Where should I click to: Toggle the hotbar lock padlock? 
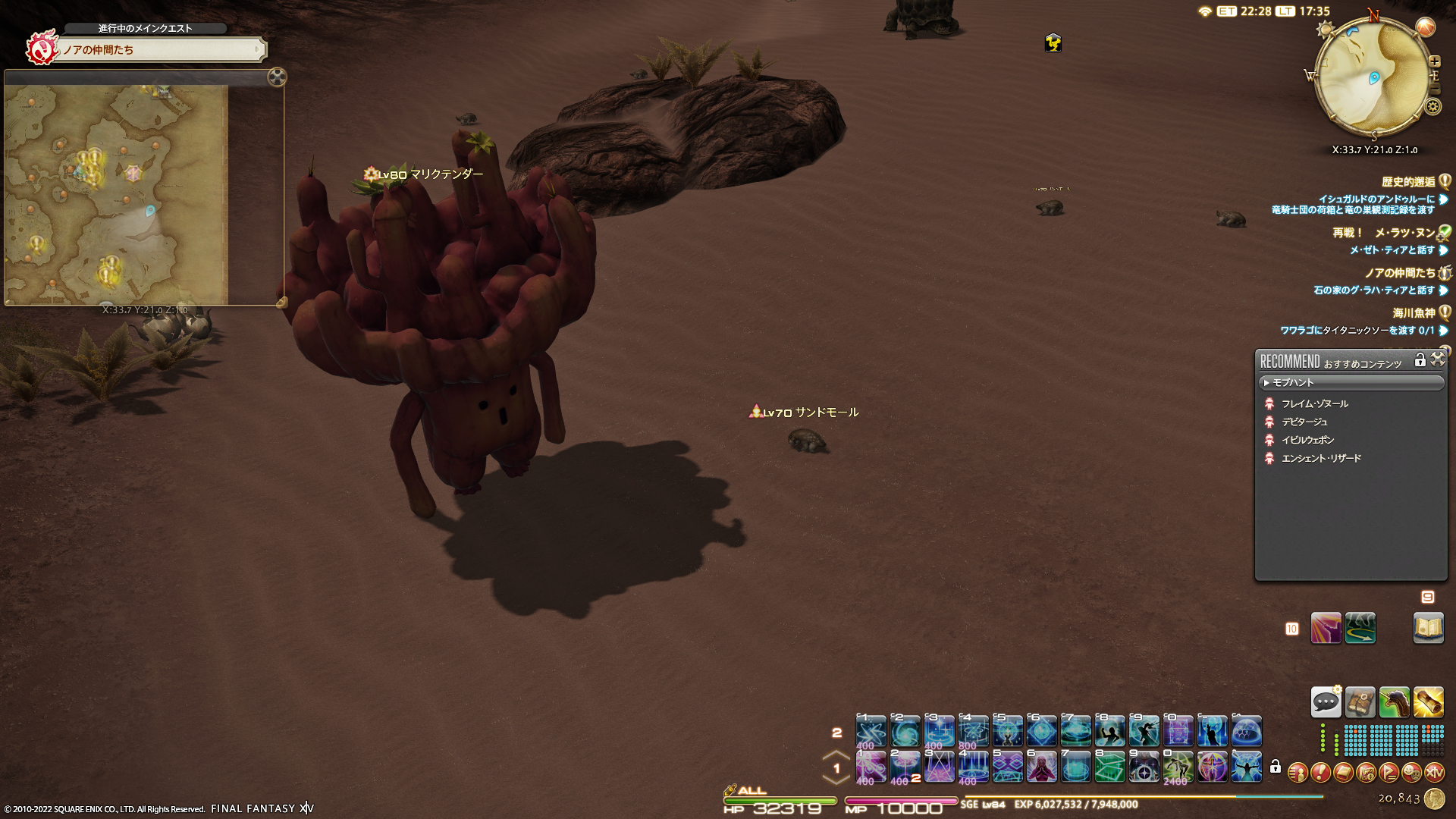[x=1276, y=767]
